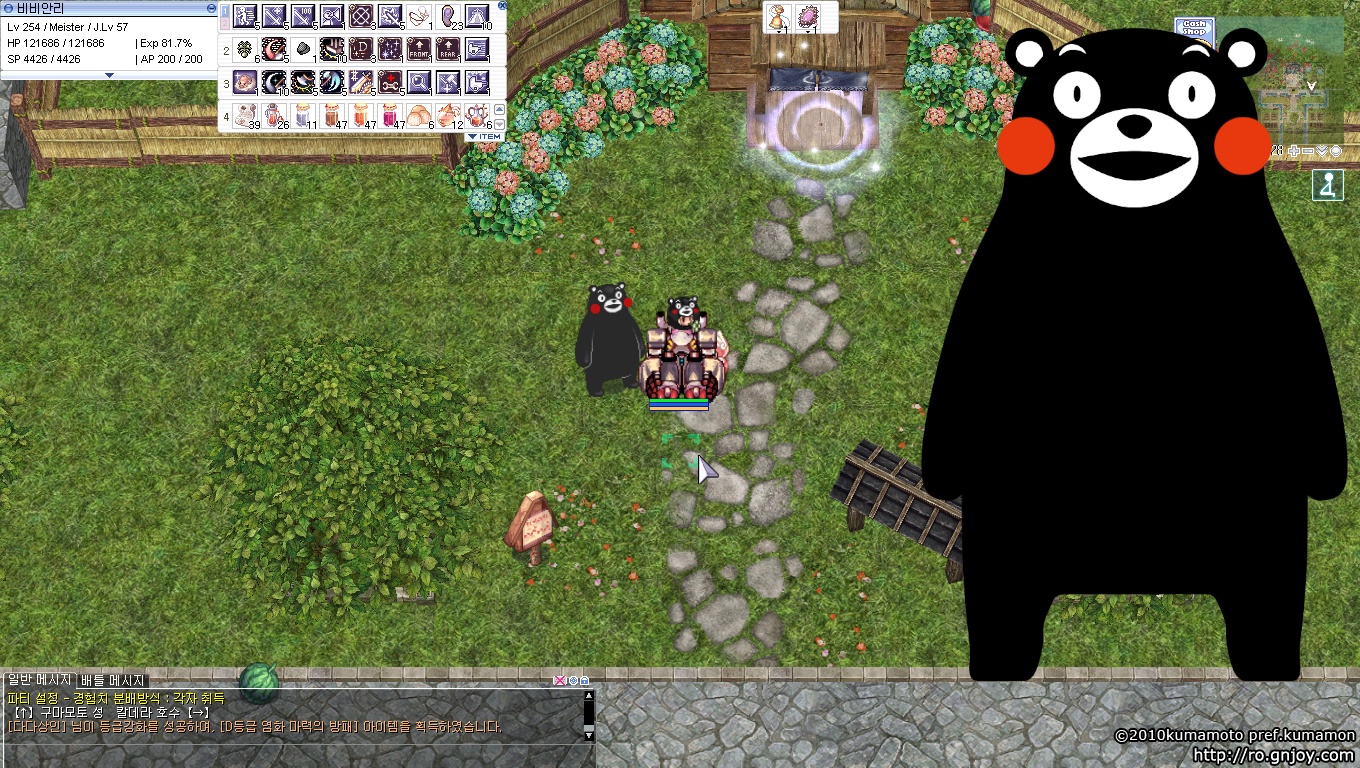The height and width of the screenshot is (768, 1360).
Task: Open the Cash Shop
Action: coord(1194,29)
